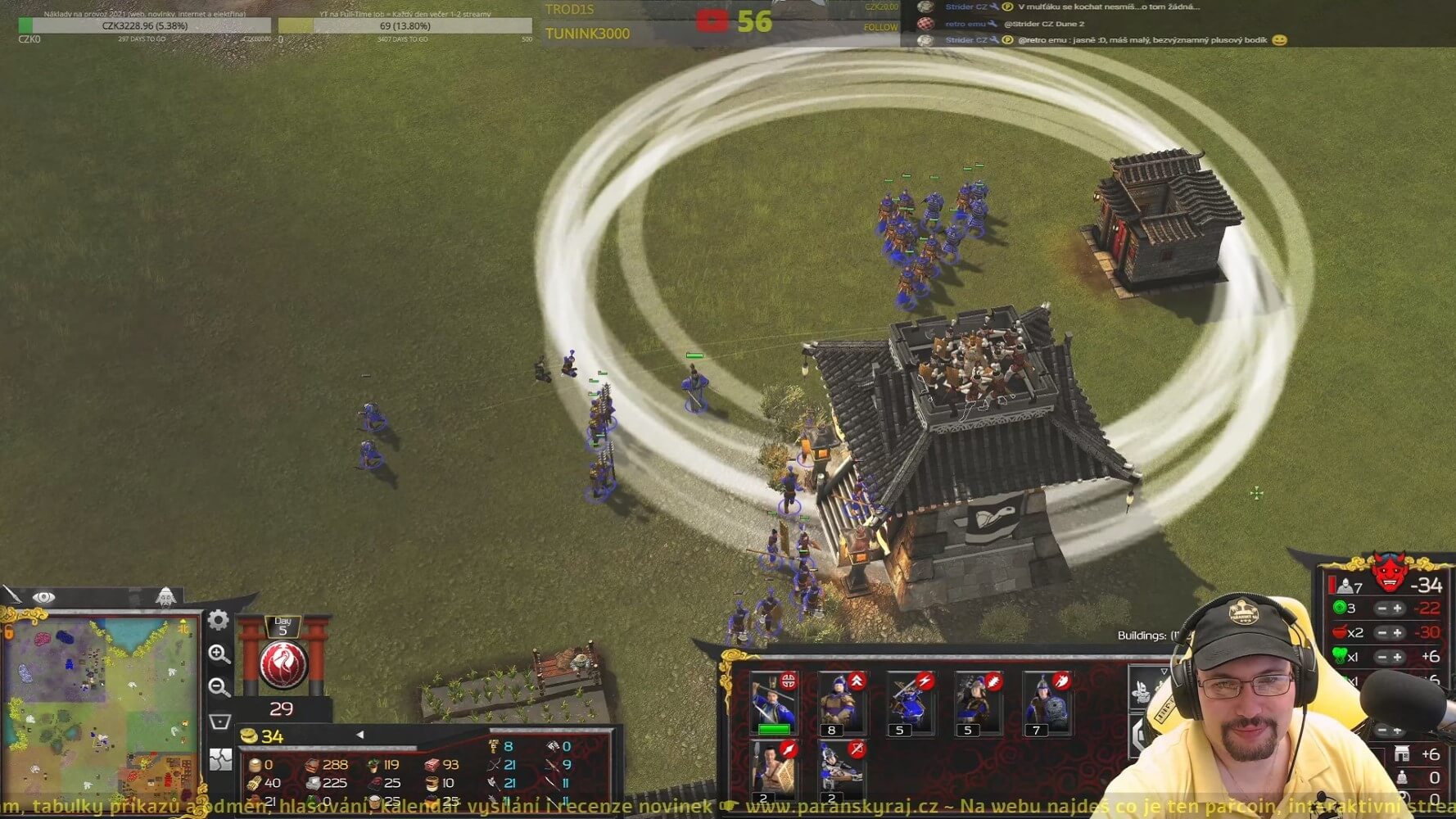Screen dimensions: 1456x819
Task: Zoom in with the magnifier plus icon
Action: click(218, 652)
